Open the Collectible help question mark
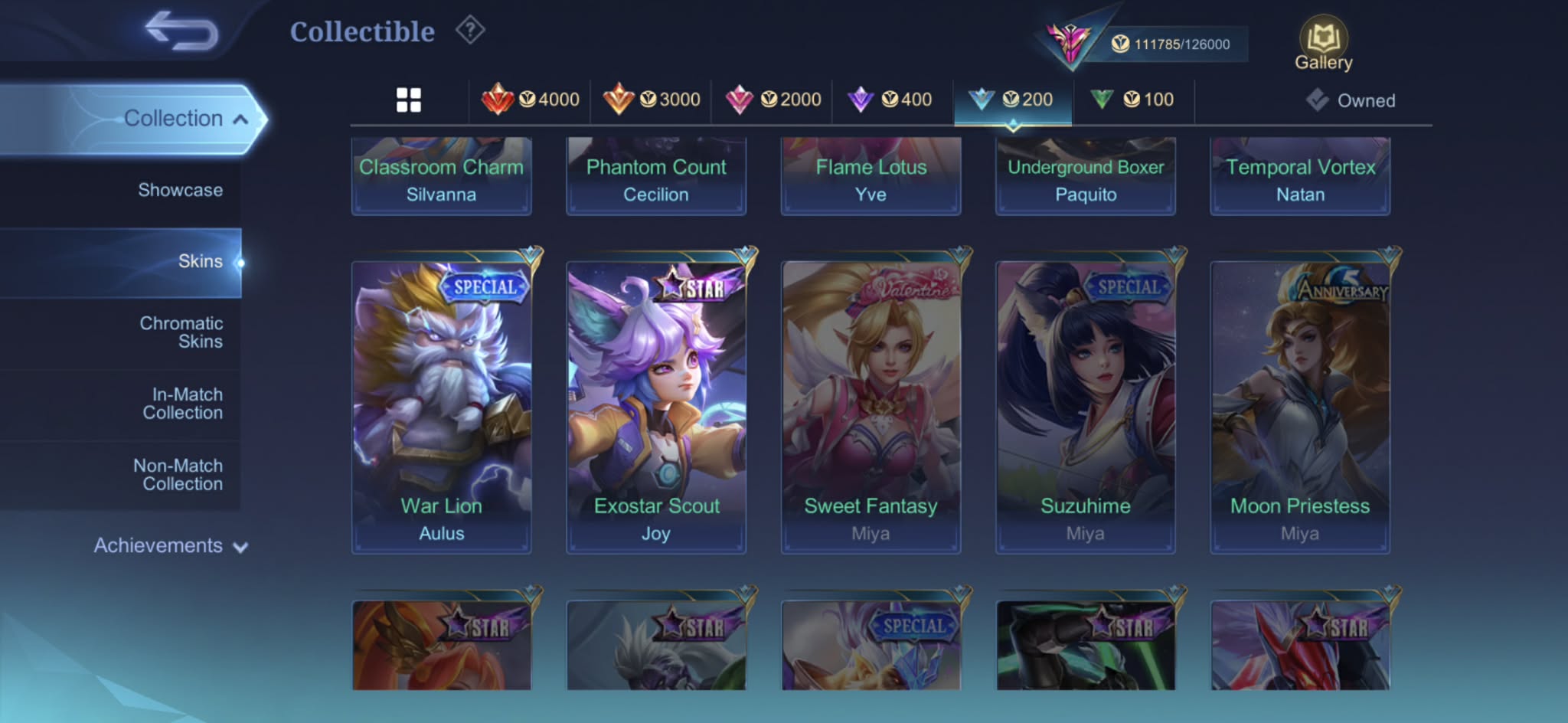The height and width of the screenshot is (723, 1568). [470, 31]
